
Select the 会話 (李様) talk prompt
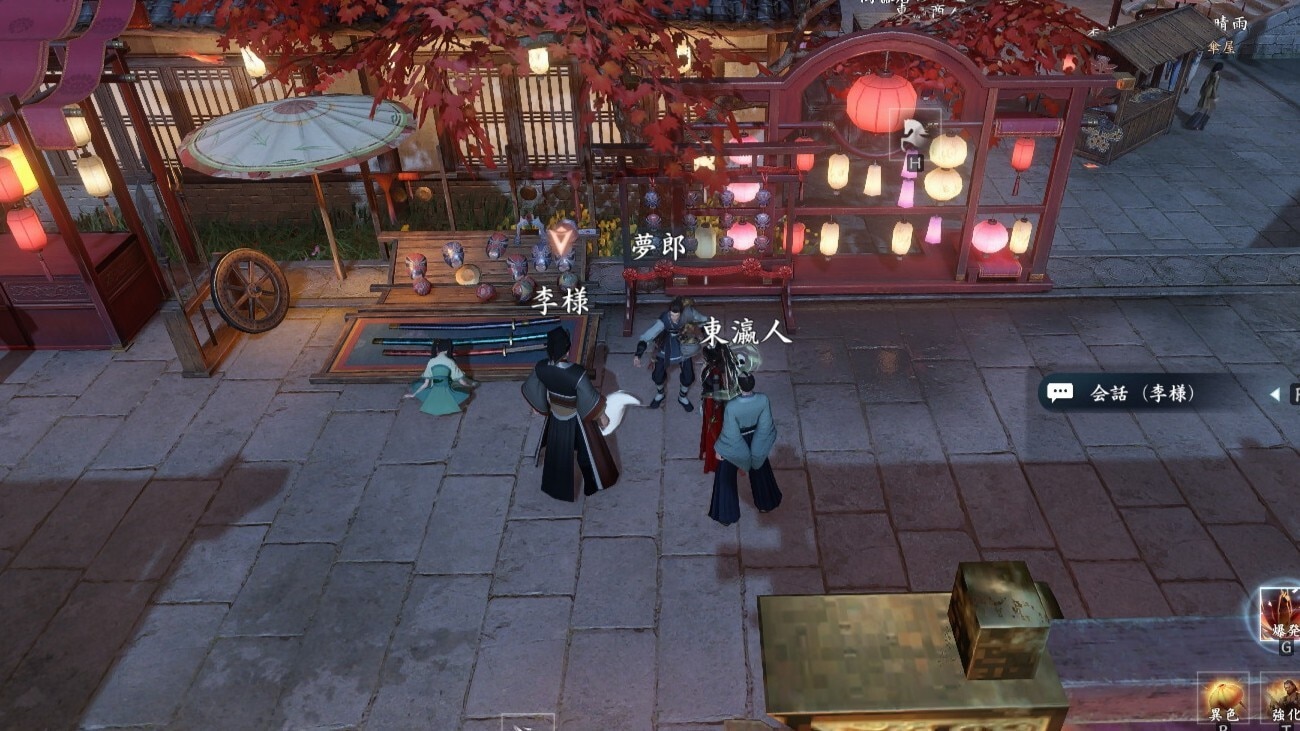(x=1142, y=393)
